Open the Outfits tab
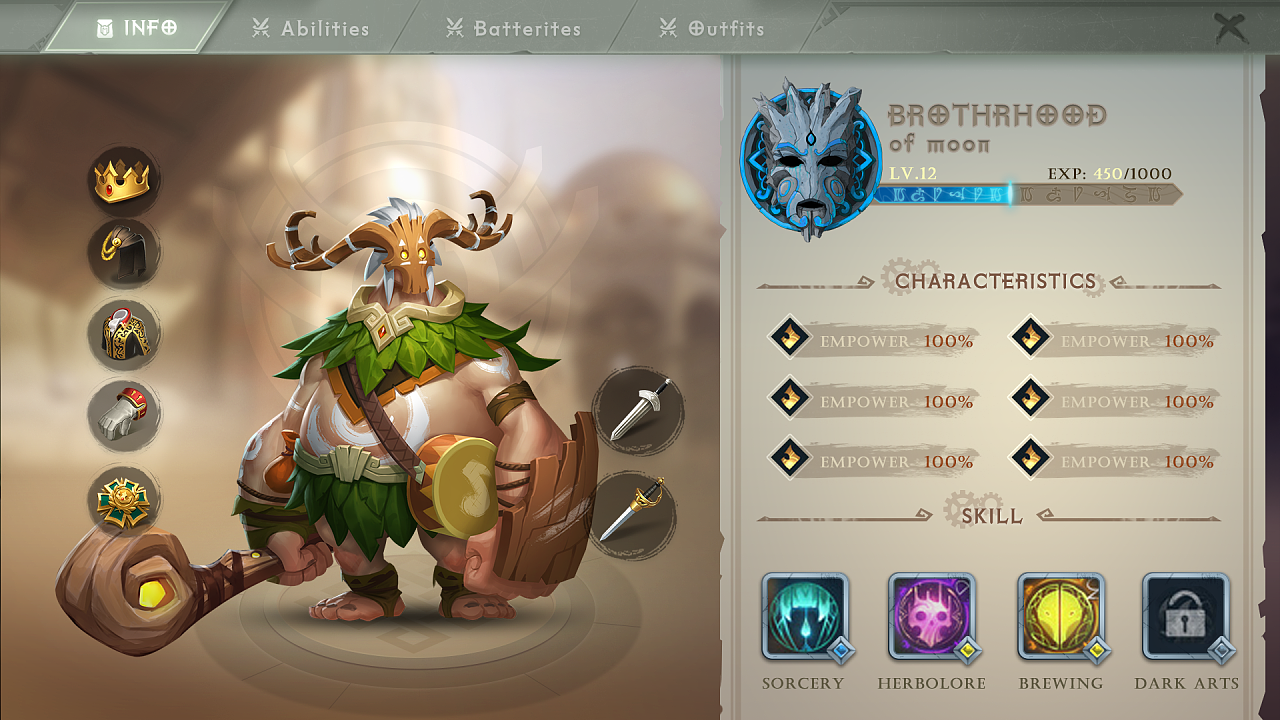 coord(713,28)
